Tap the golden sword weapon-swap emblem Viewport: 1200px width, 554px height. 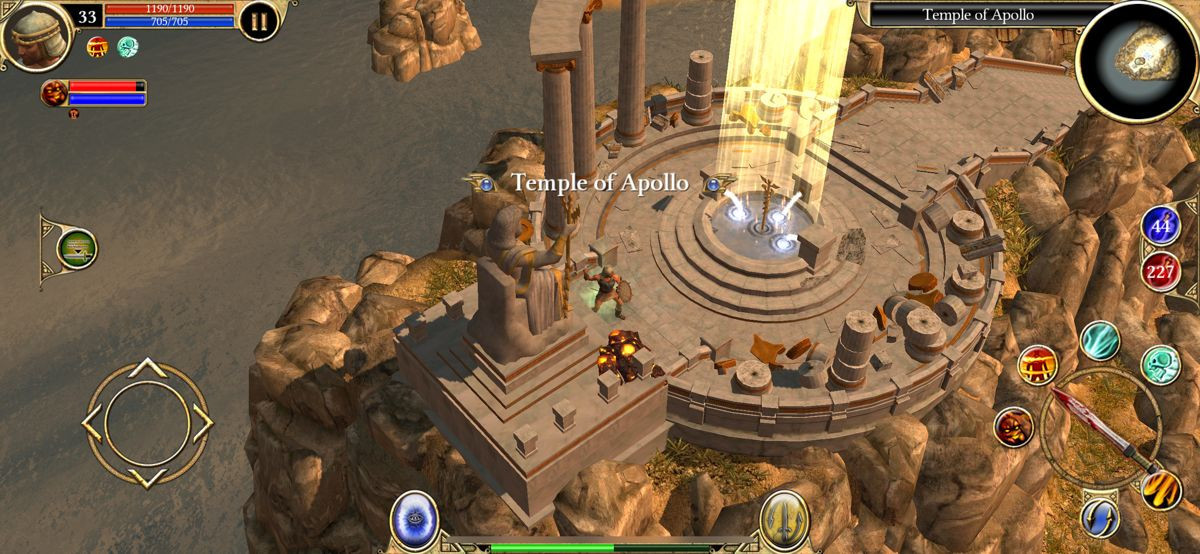pos(783,520)
